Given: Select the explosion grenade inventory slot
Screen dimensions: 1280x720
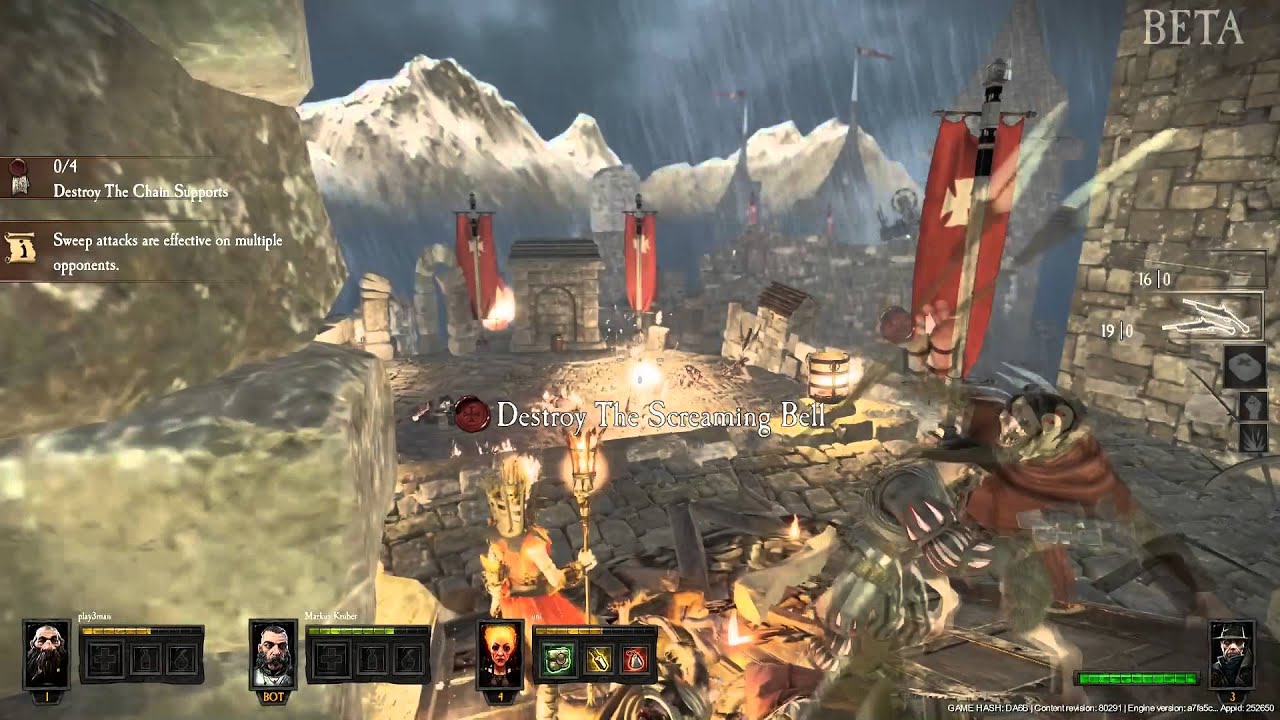Looking at the screenshot, I should tap(1252, 438).
